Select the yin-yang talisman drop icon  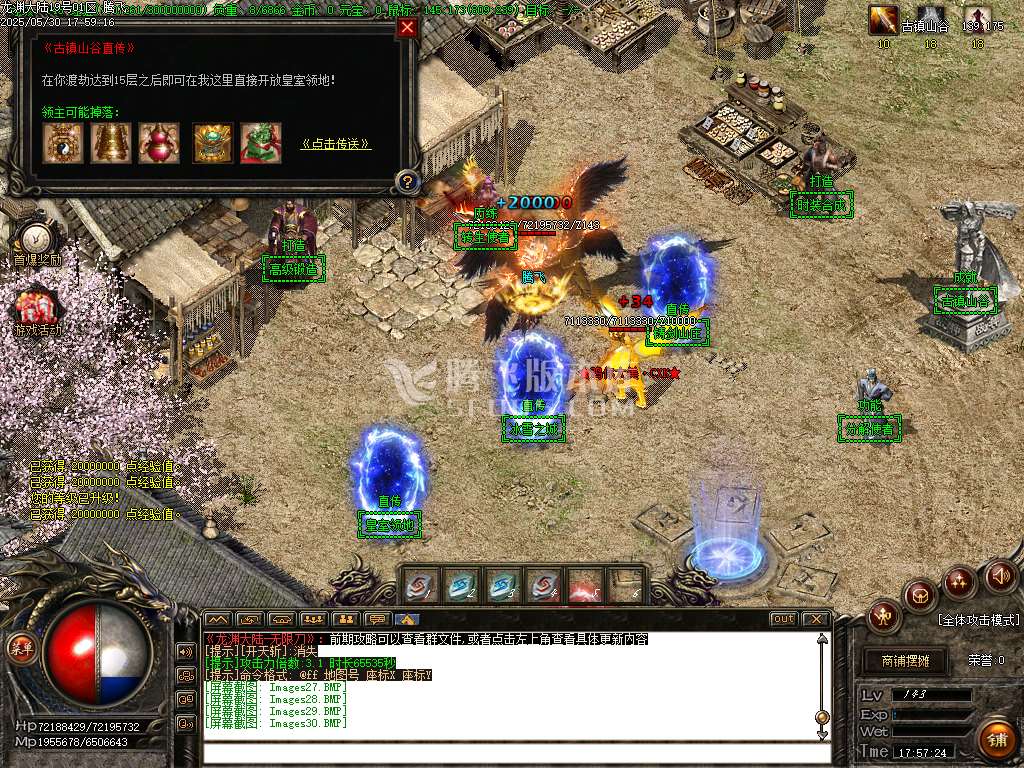point(61,144)
